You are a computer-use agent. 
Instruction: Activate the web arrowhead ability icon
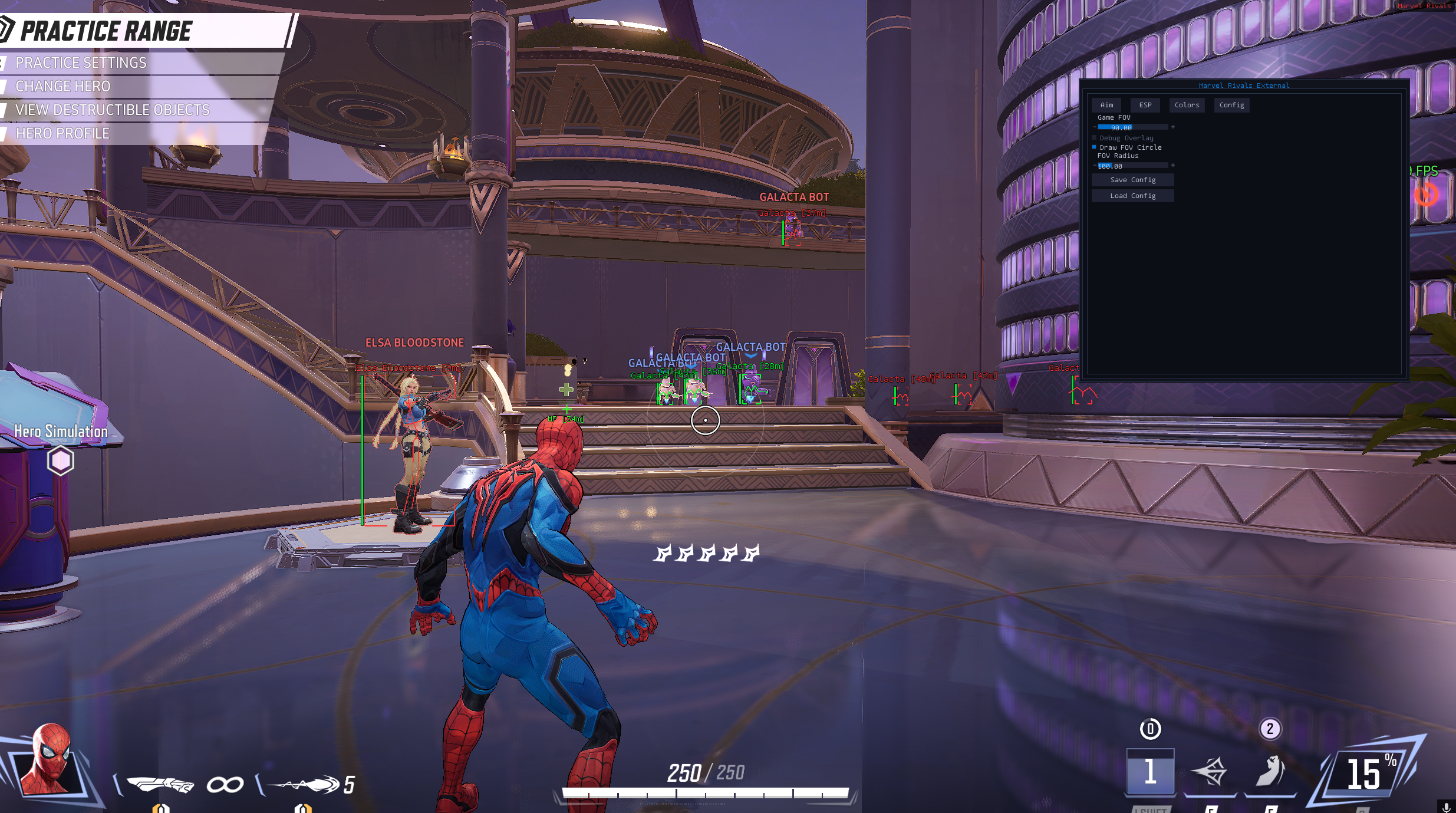click(1209, 772)
